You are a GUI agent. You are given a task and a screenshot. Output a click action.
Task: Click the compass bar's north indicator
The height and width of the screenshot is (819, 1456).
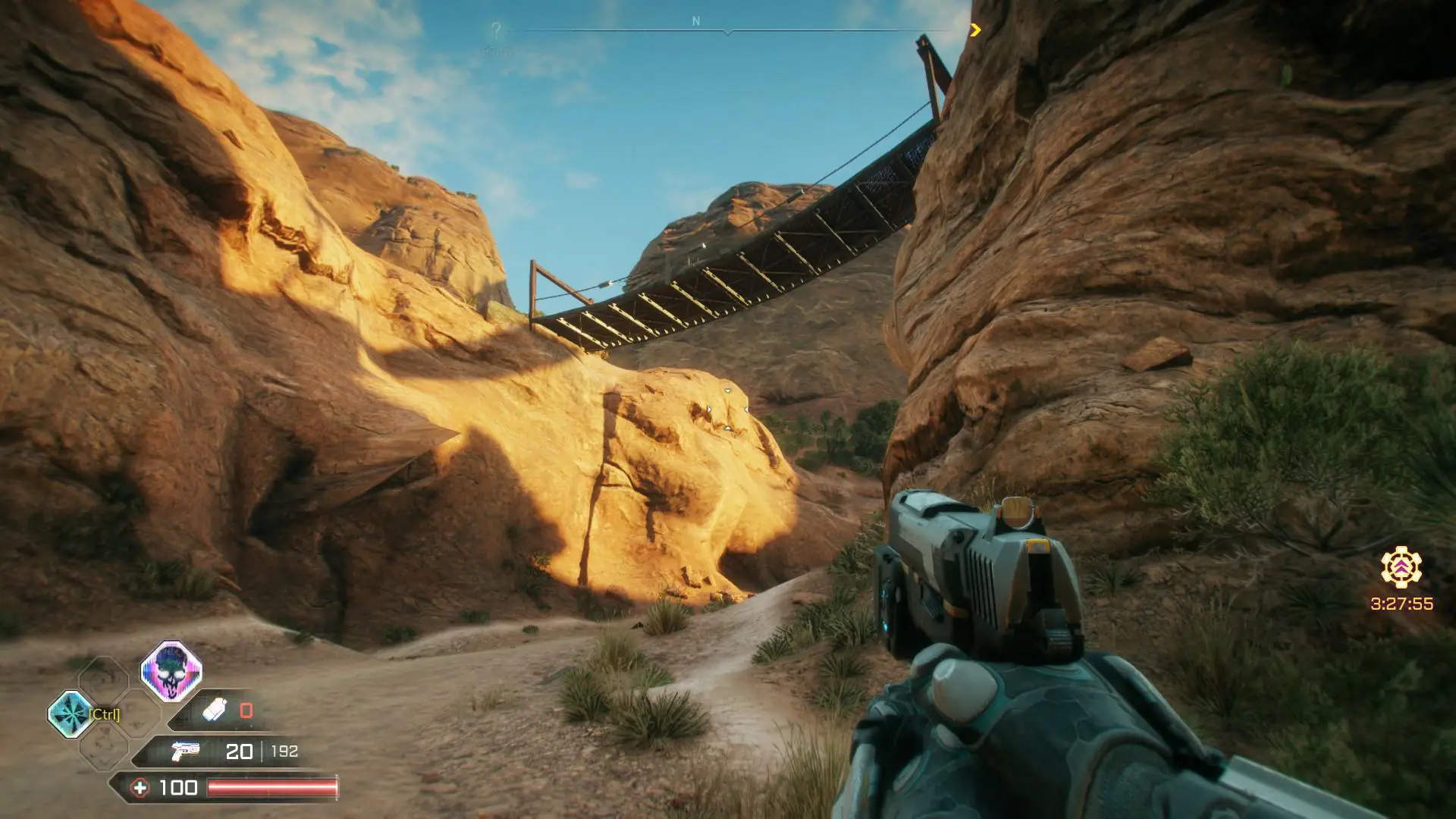(696, 22)
